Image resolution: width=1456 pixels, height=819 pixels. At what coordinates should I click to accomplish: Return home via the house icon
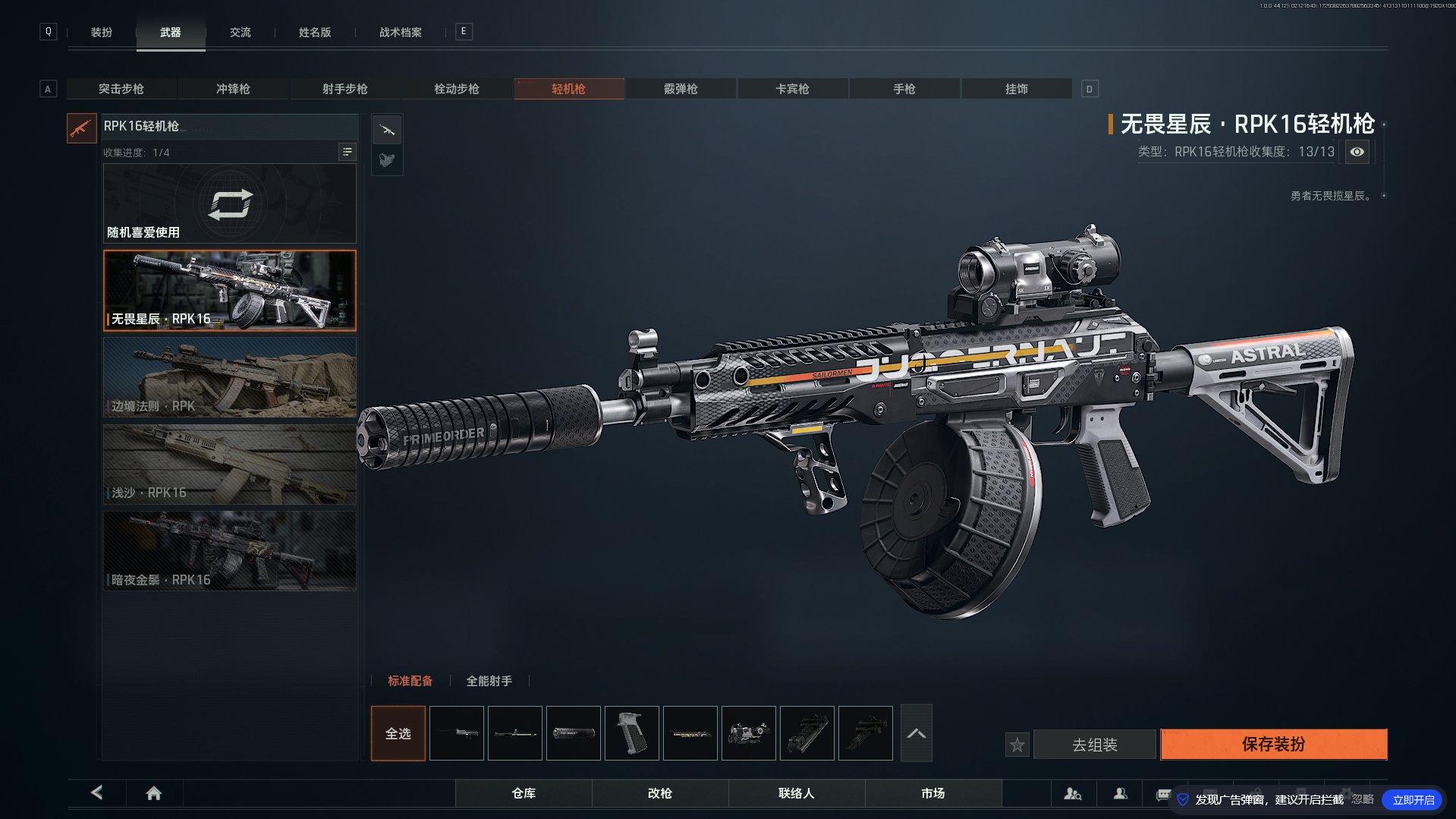(153, 793)
